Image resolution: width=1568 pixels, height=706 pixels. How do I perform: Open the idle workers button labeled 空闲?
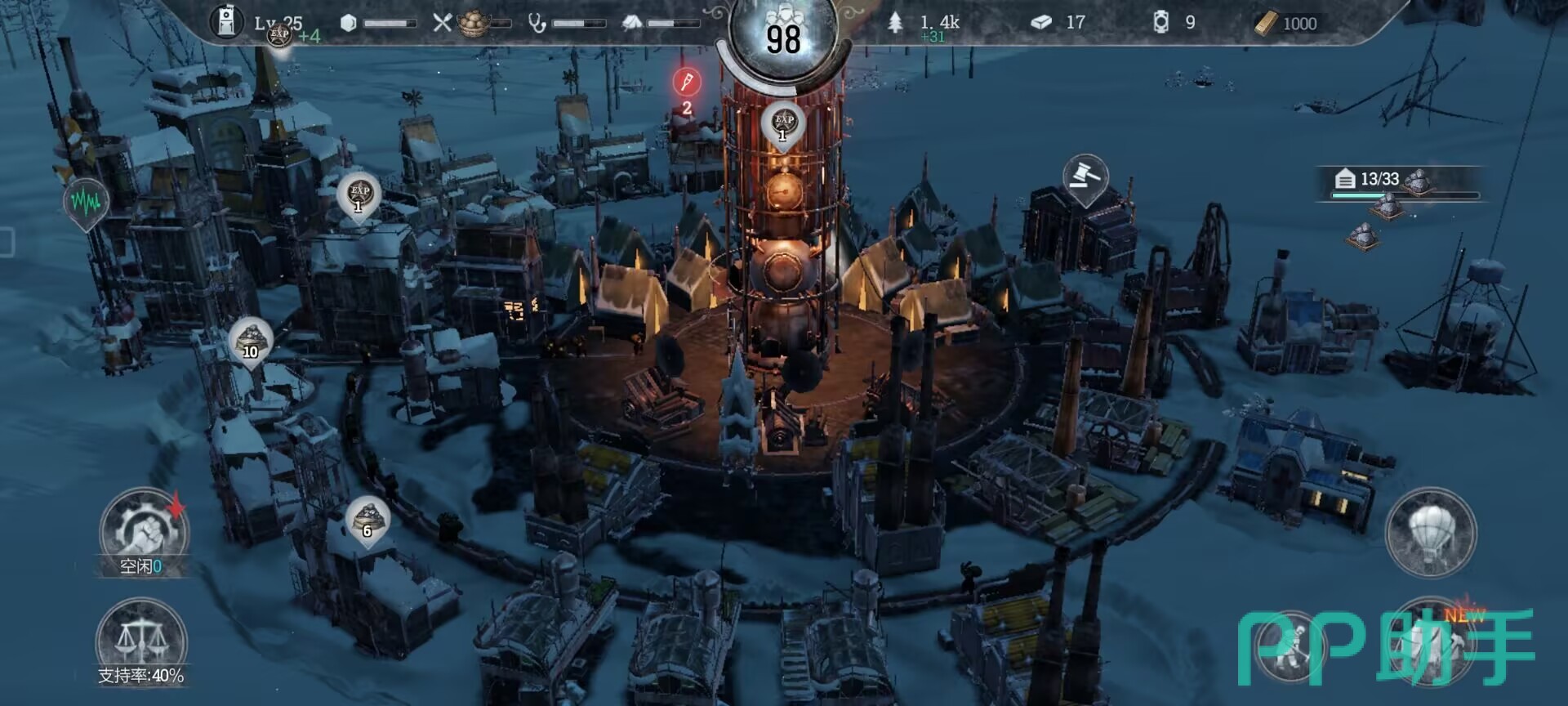click(143, 533)
